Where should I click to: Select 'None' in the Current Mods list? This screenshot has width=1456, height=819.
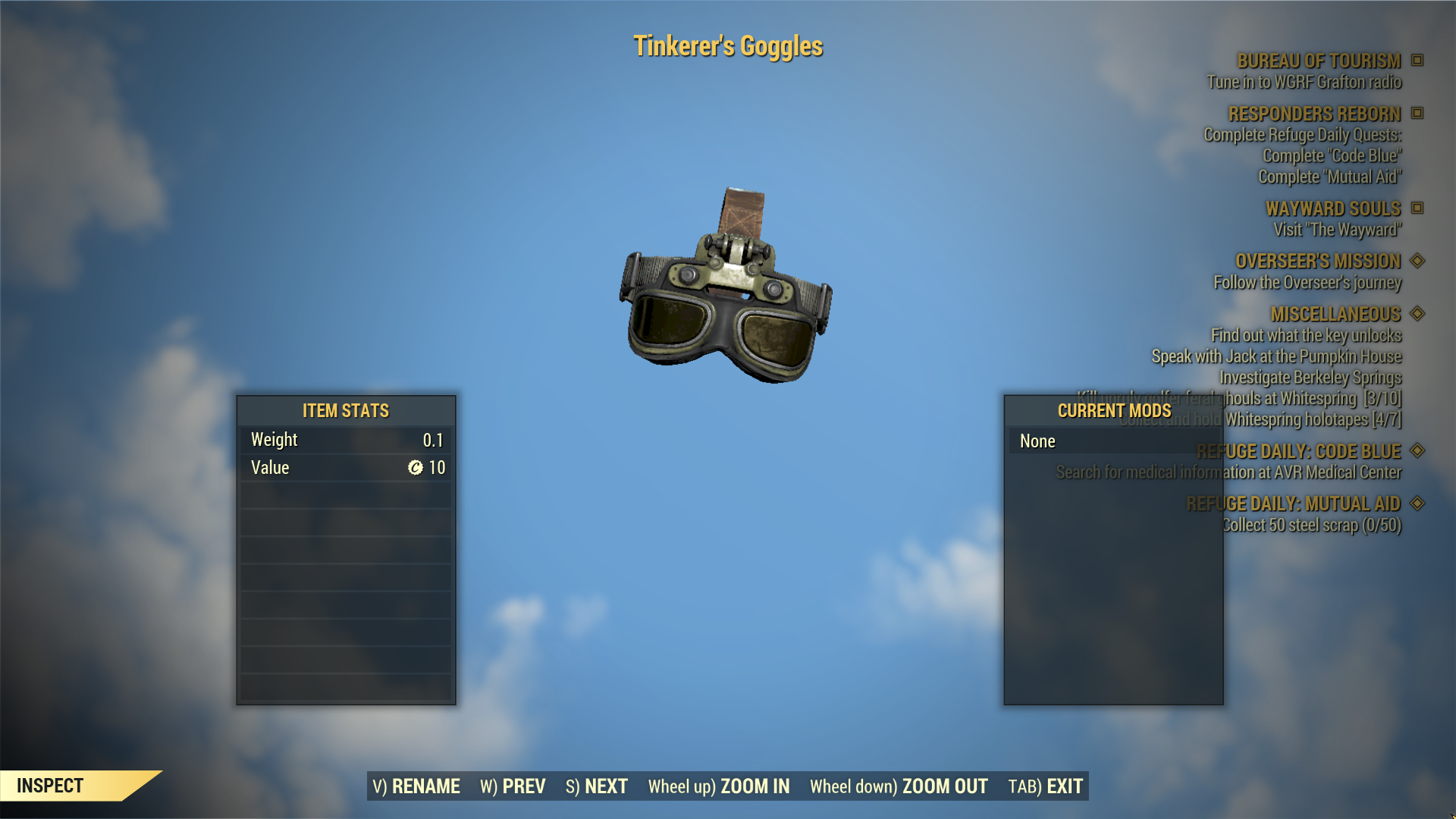click(1037, 441)
